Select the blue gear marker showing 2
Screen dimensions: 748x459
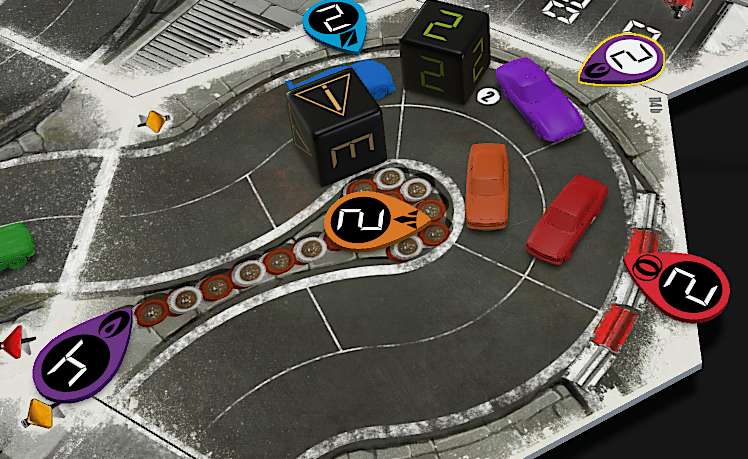pyautogui.click(x=334, y=22)
